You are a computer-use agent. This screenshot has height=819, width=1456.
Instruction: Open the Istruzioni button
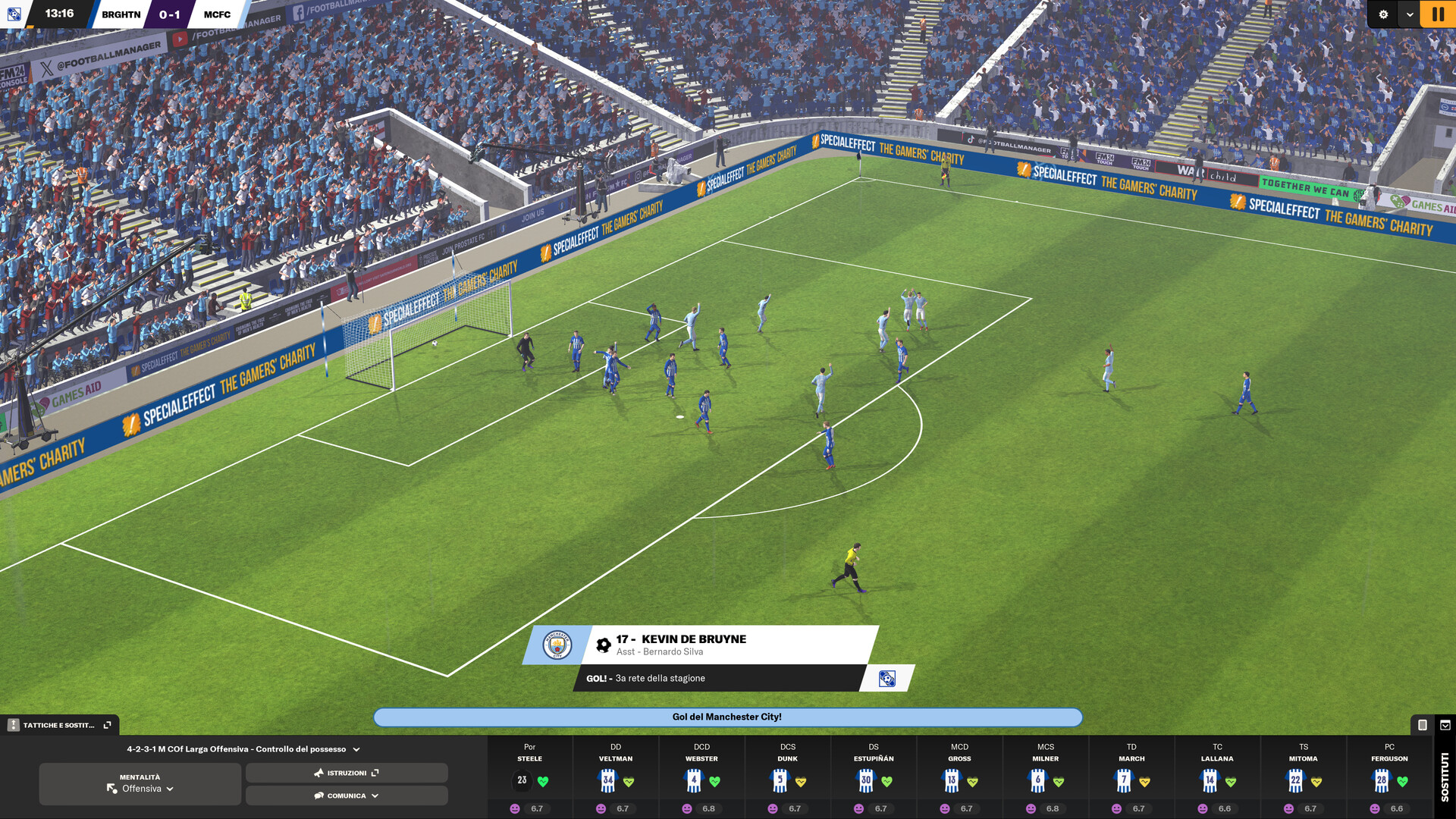(x=347, y=773)
